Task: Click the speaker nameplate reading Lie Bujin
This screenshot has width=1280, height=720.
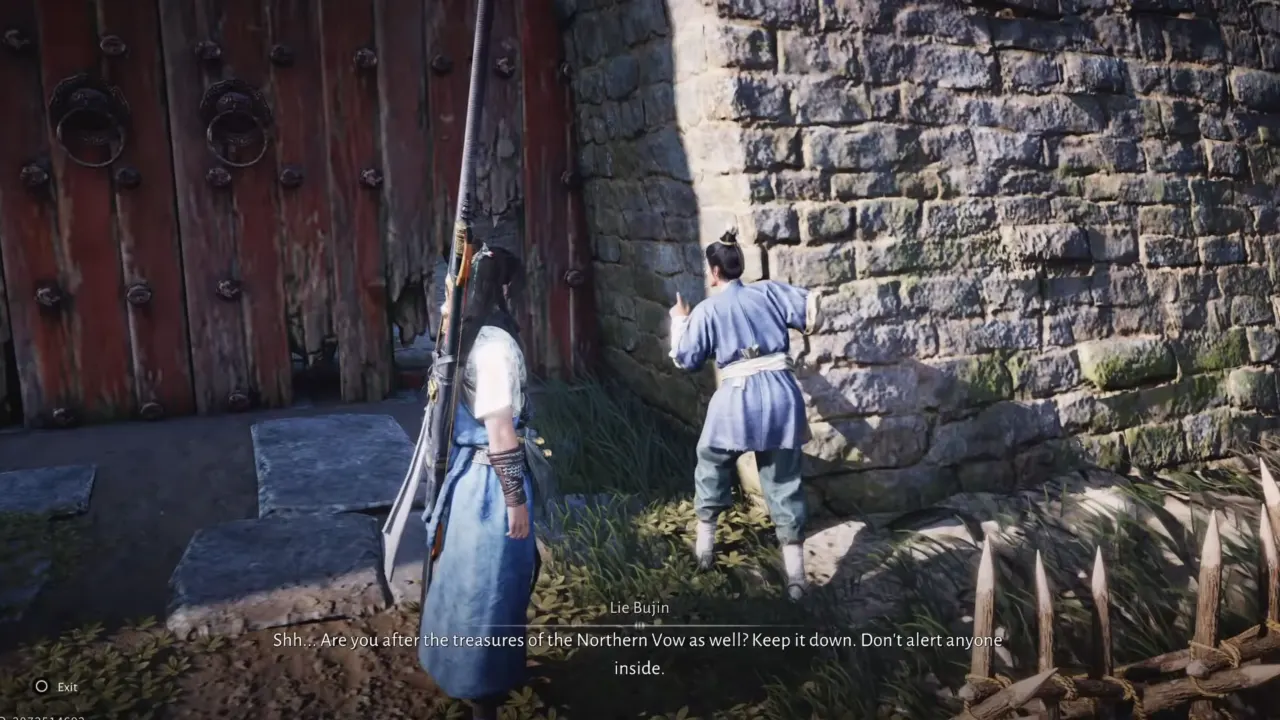Action: pyautogui.click(x=640, y=607)
